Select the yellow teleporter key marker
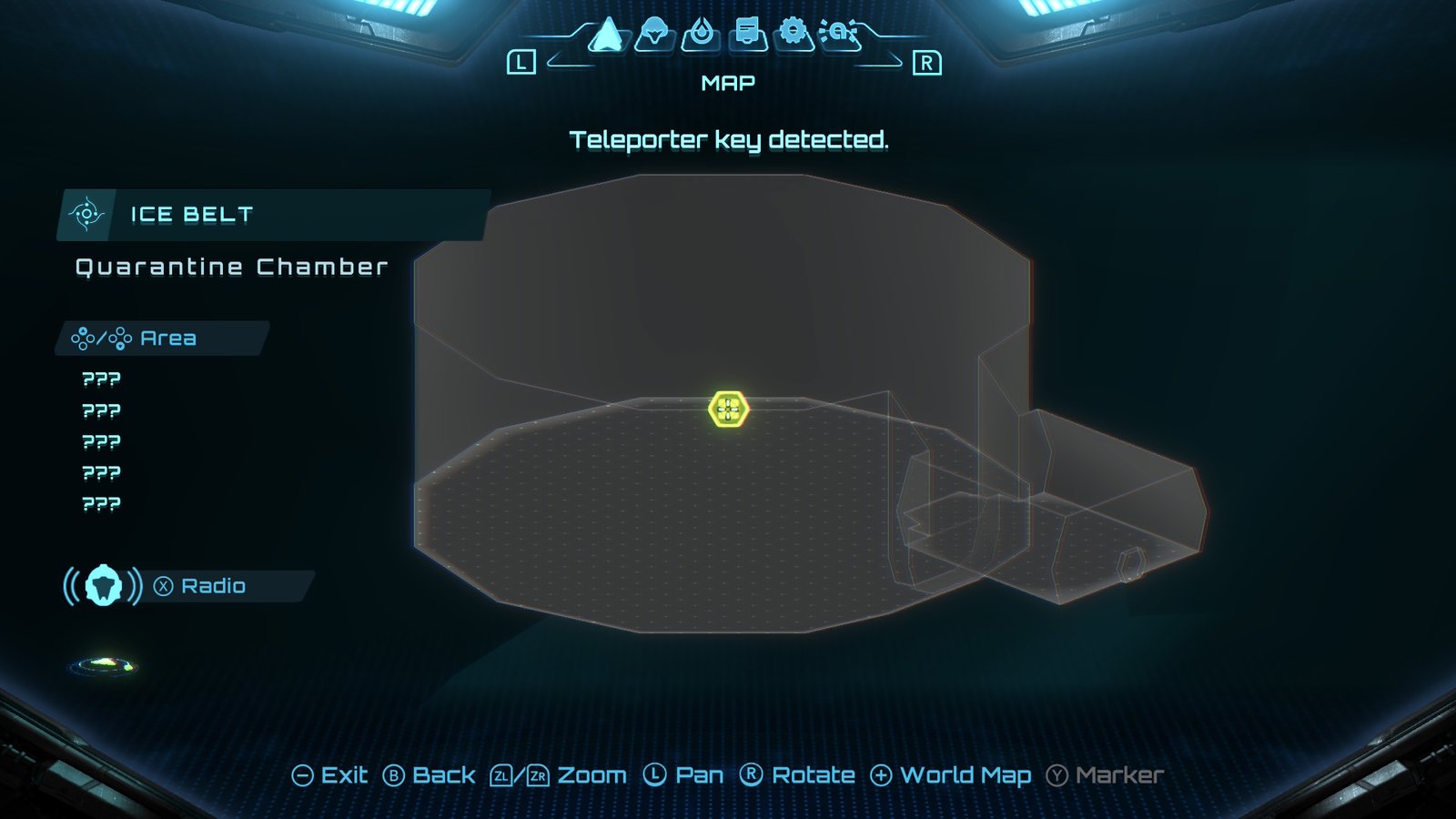Image resolution: width=1456 pixels, height=819 pixels. pos(727,410)
